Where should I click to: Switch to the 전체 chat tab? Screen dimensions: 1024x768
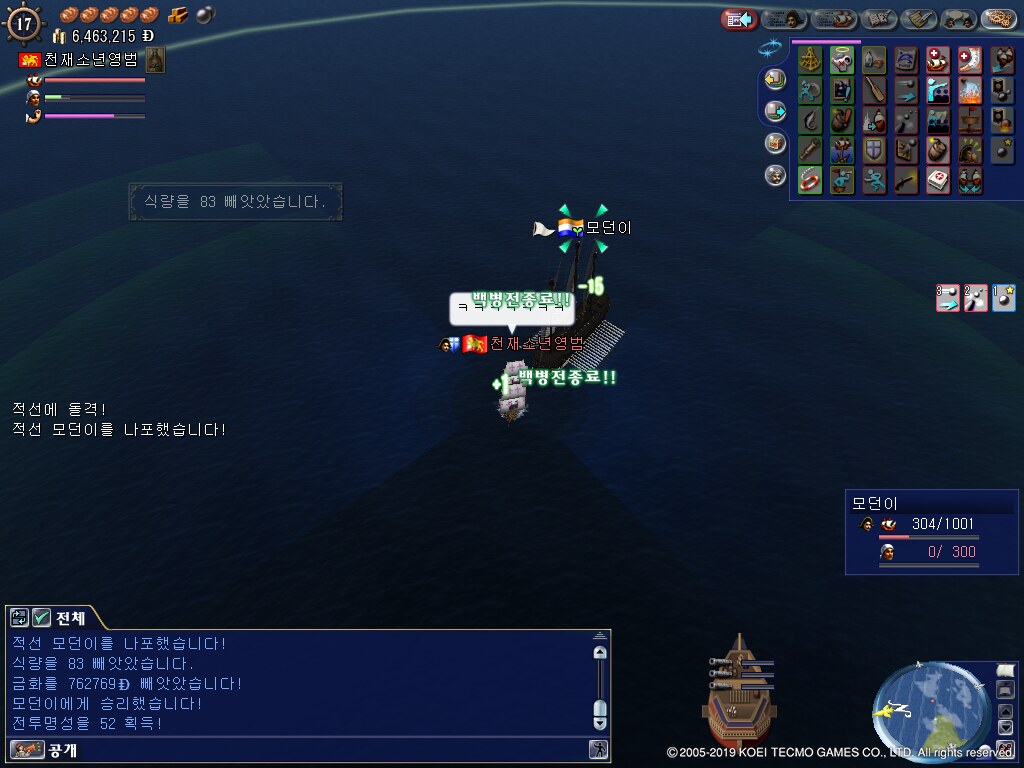[x=60, y=618]
